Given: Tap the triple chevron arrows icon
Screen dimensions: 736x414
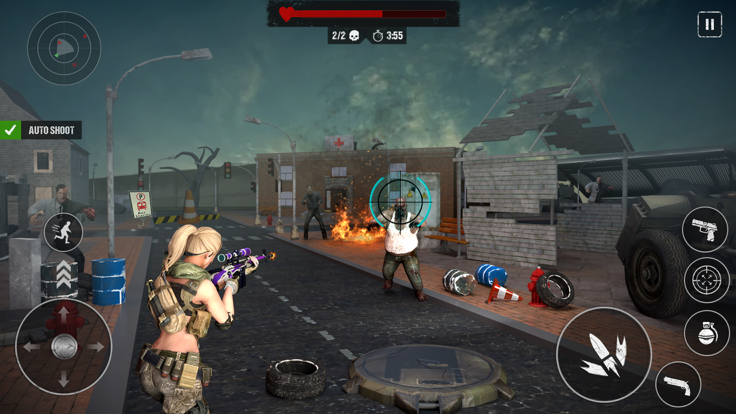Looking at the screenshot, I should tap(64, 273).
